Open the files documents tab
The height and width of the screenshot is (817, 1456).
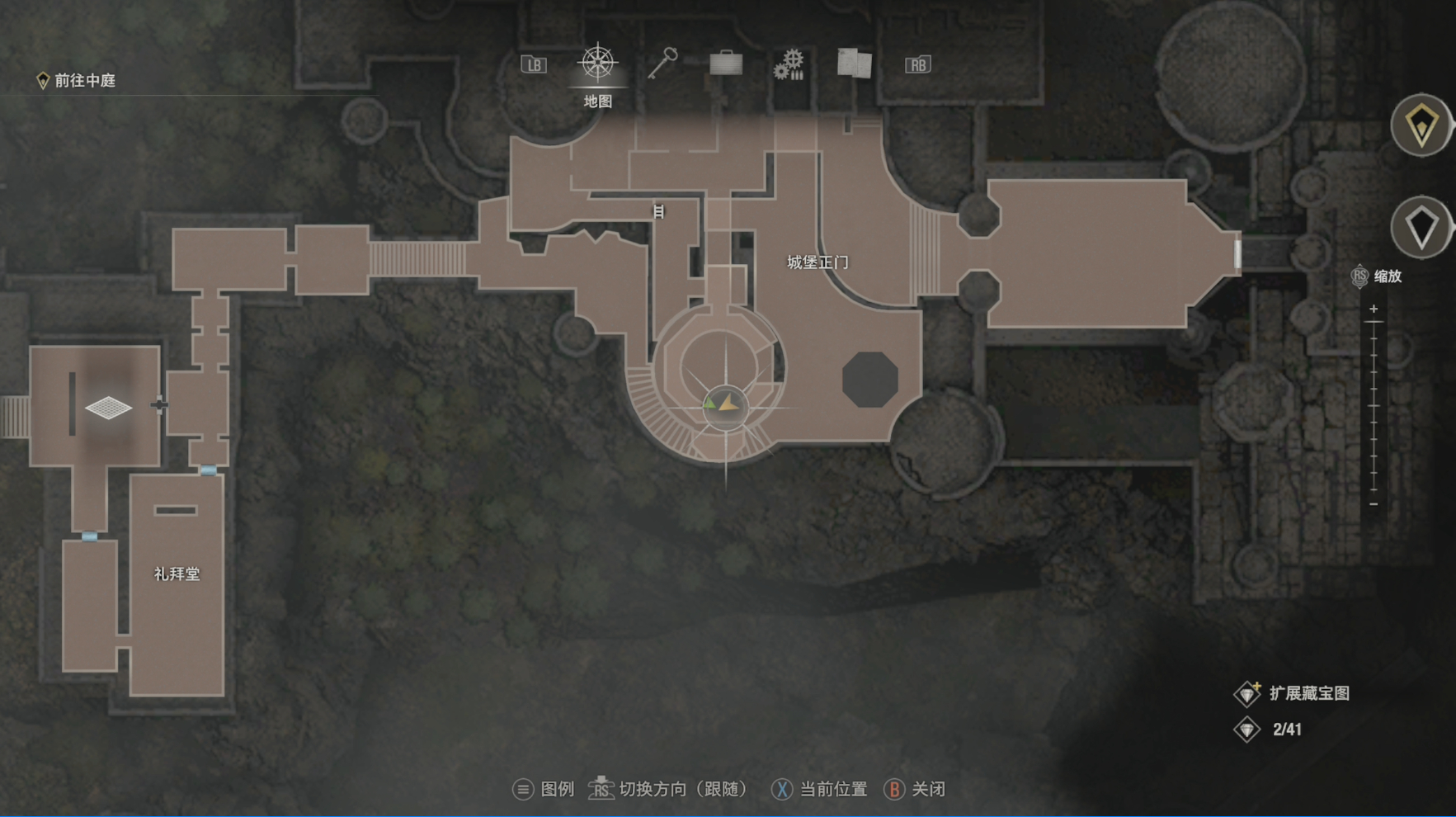click(x=854, y=64)
